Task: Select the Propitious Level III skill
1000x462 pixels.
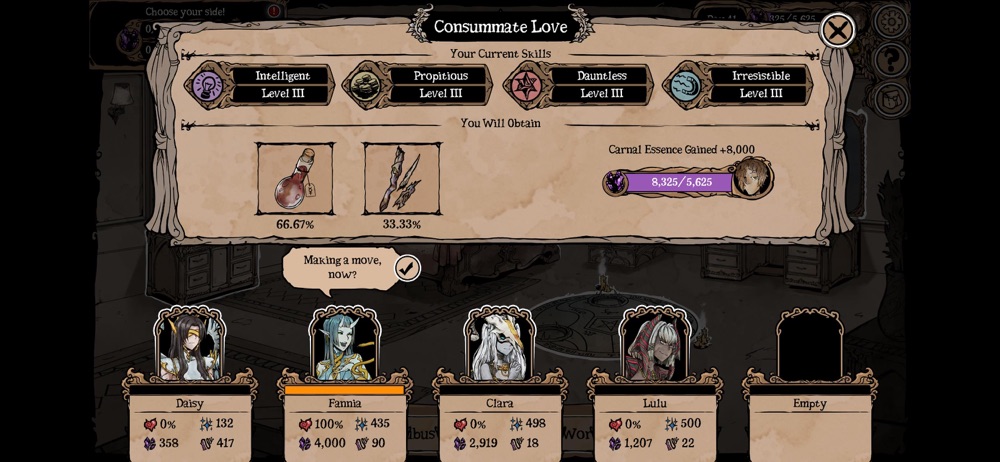Action: point(417,85)
